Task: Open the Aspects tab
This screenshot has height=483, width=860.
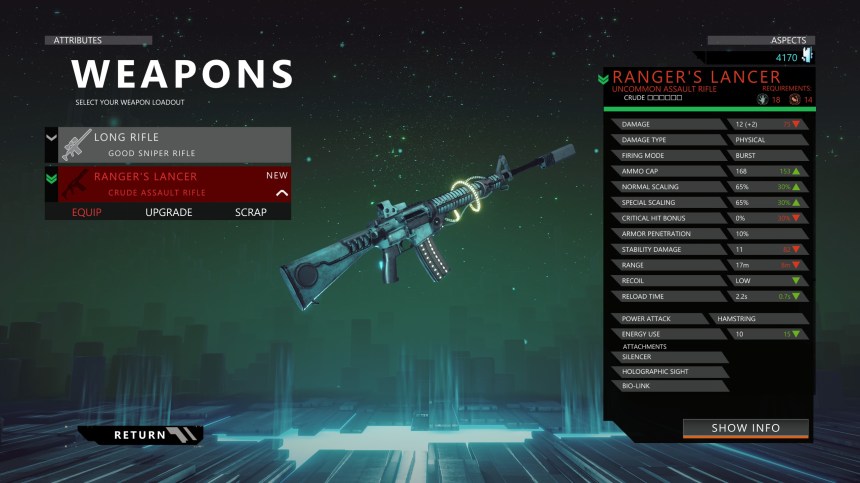Action: click(760, 40)
